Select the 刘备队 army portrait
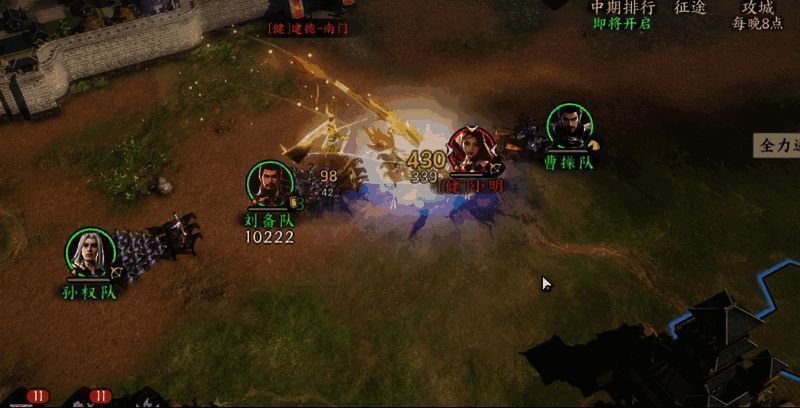Screen dimensions: 800x408 (x=270, y=186)
